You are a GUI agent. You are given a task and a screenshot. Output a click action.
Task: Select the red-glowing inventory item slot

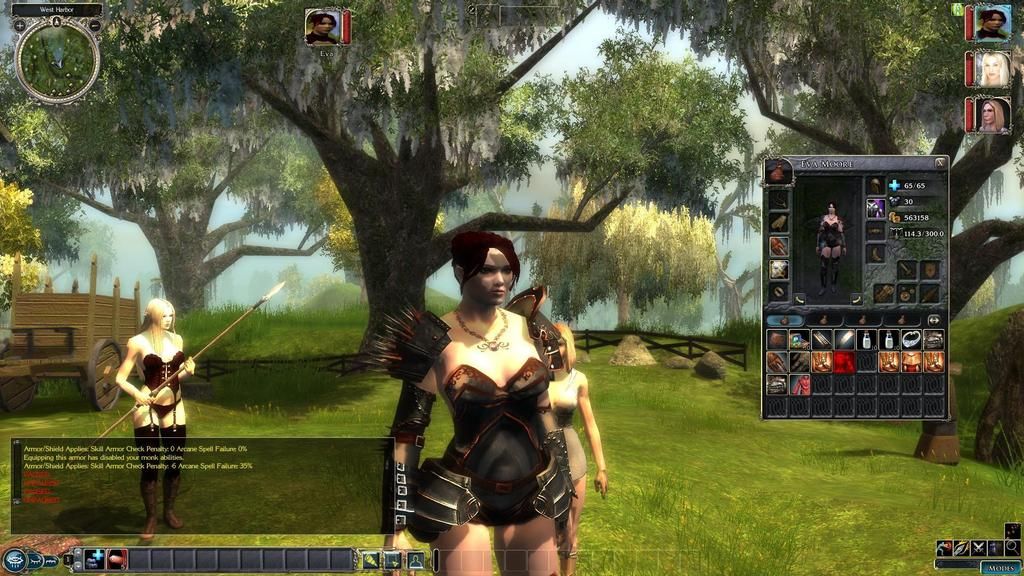coord(844,362)
